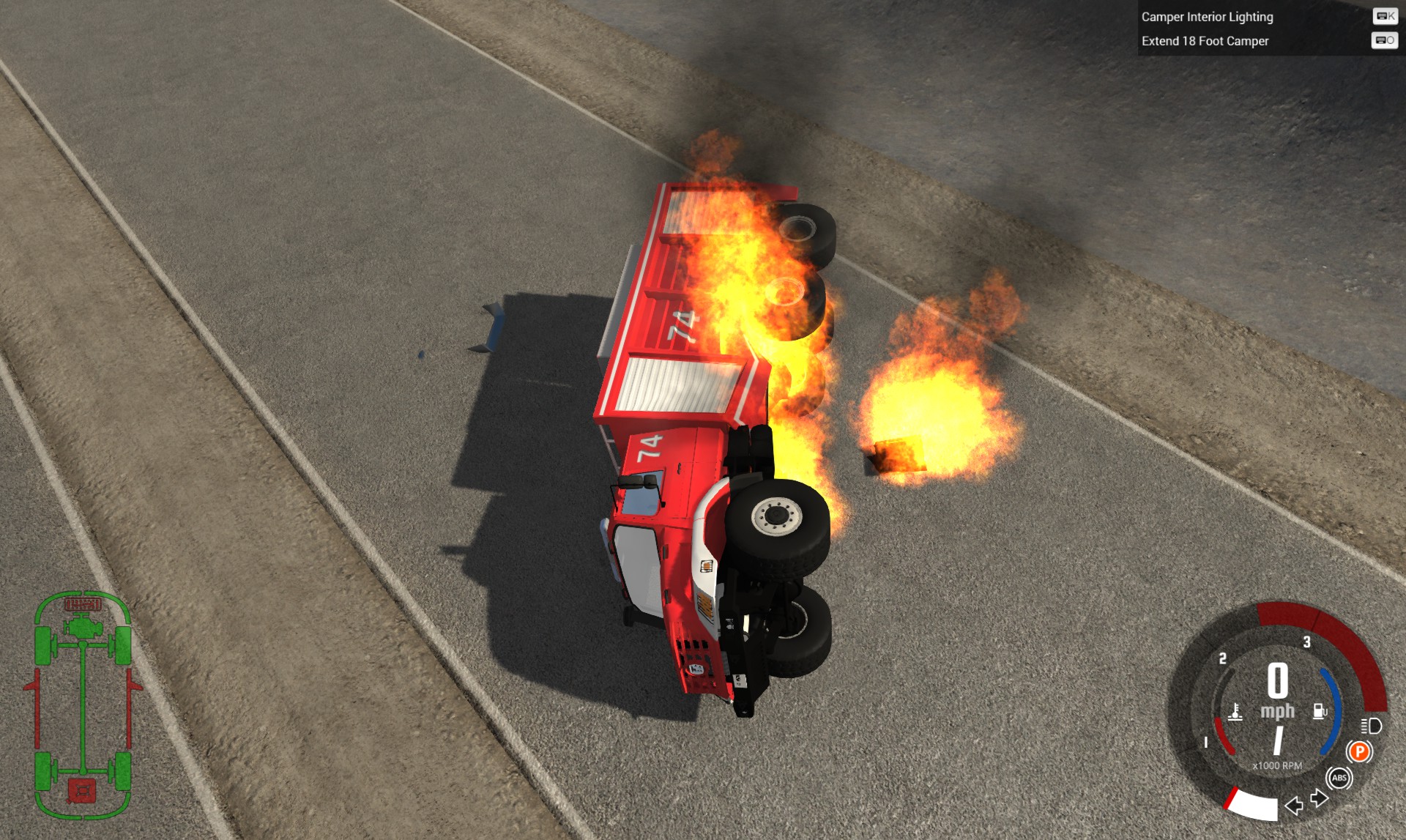Screen dimensions: 1406x840
Task: Select the ABS indicator icon
Action: [x=1341, y=778]
